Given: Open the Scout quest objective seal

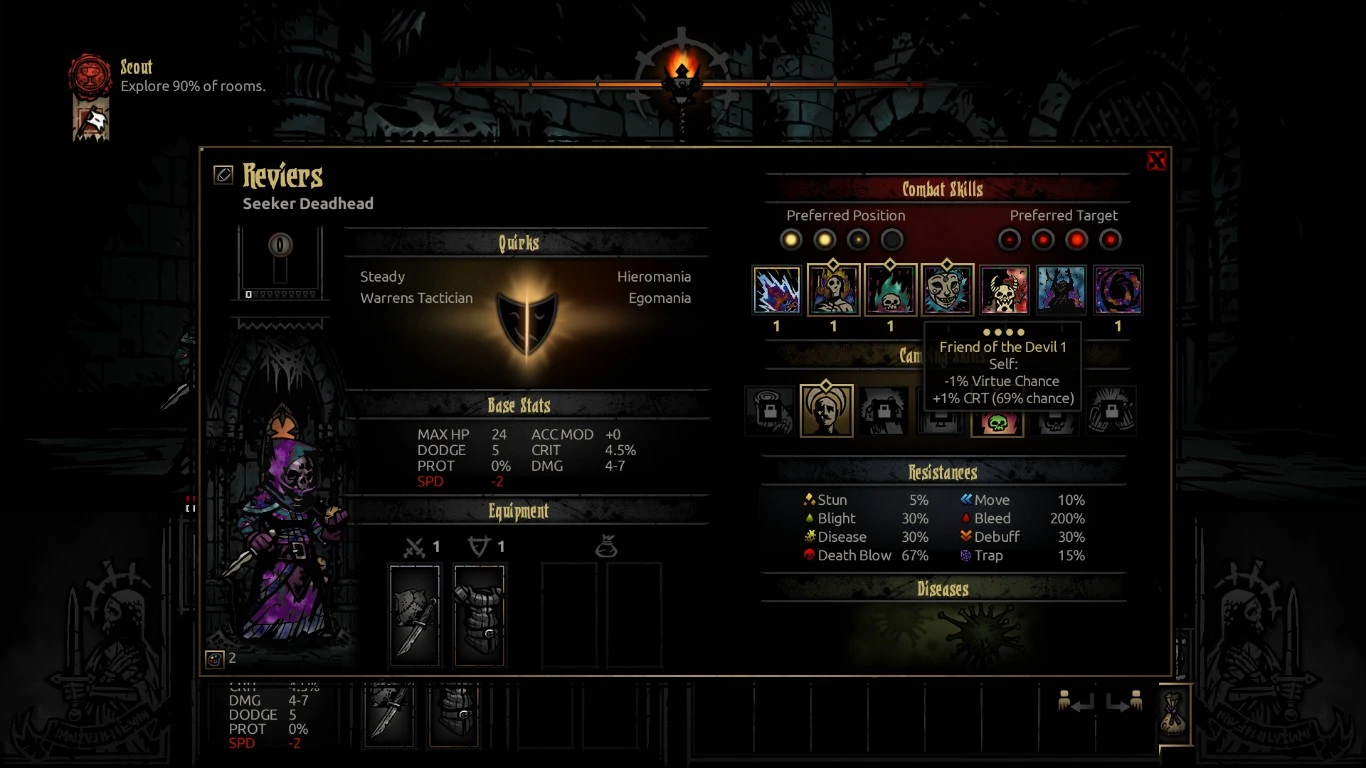Looking at the screenshot, I should 90,75.
